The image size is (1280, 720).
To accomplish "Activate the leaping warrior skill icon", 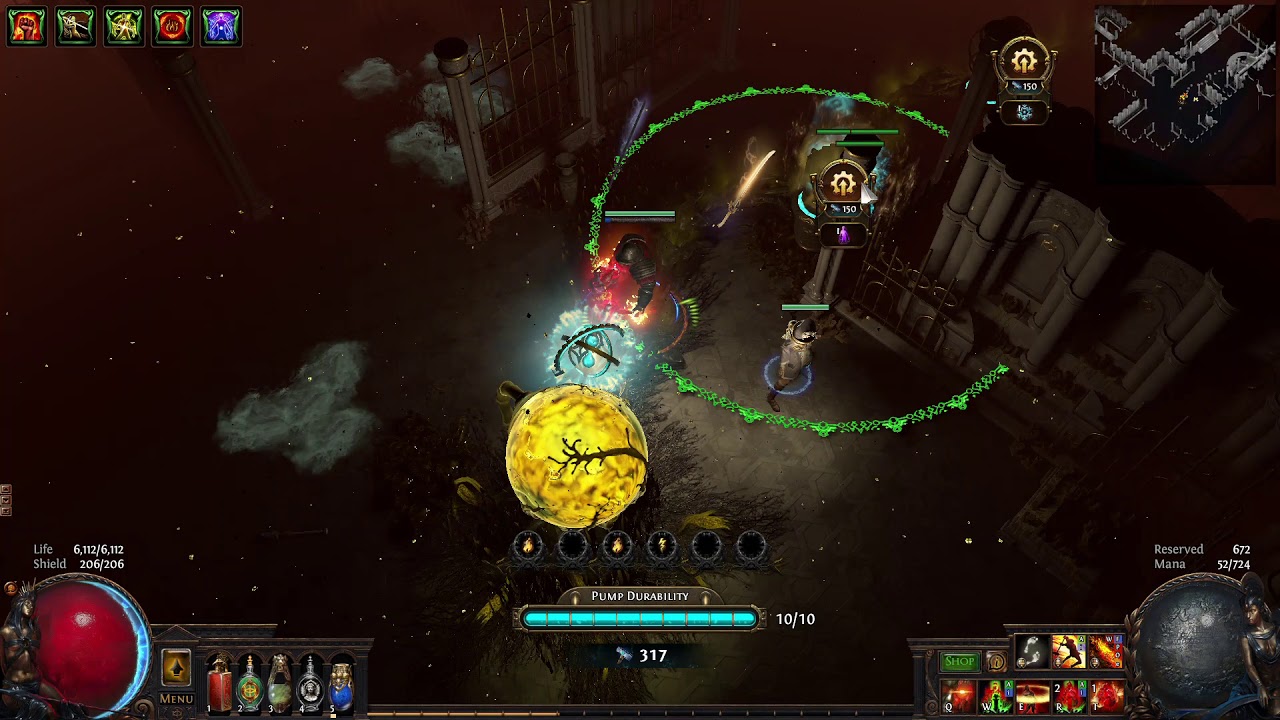I will tap(1069, 652).
